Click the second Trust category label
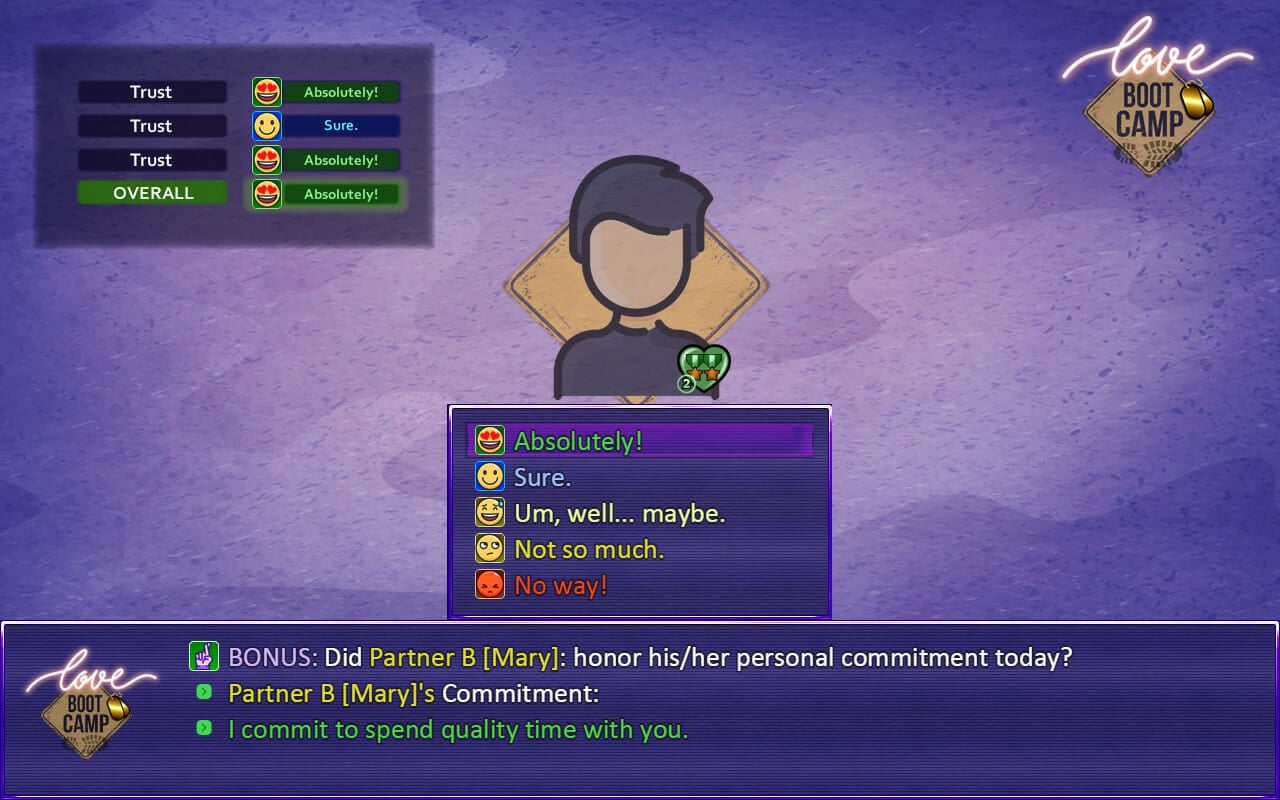The image size is (1280, 800). [152, 125]
